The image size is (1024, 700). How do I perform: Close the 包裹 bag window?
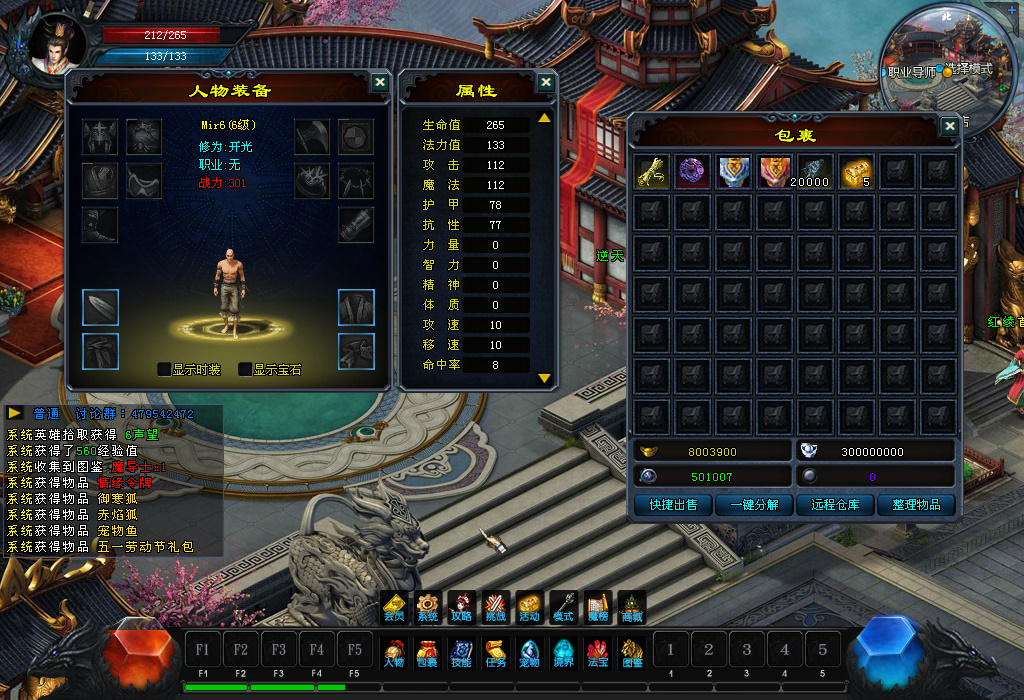(950, 126)
